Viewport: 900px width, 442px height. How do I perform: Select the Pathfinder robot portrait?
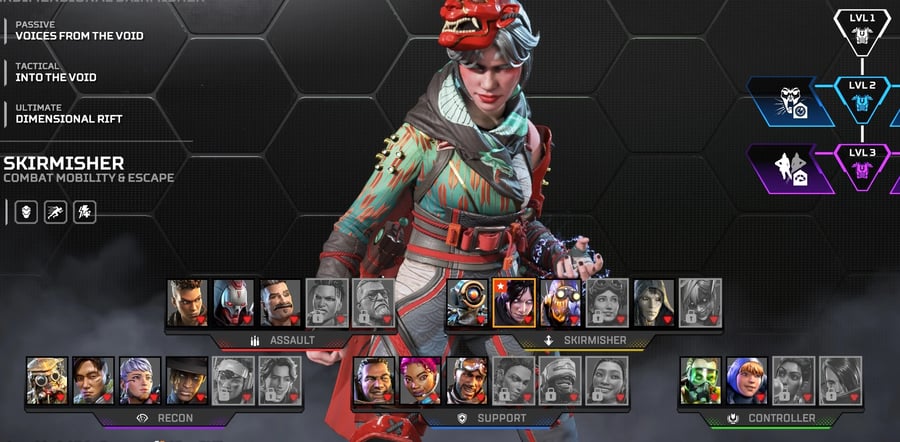coord(467,302)
